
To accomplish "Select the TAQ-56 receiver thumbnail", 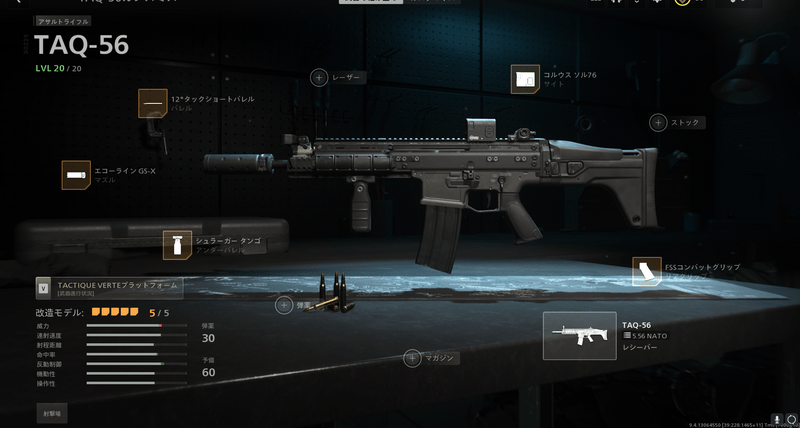I will 579,336.
